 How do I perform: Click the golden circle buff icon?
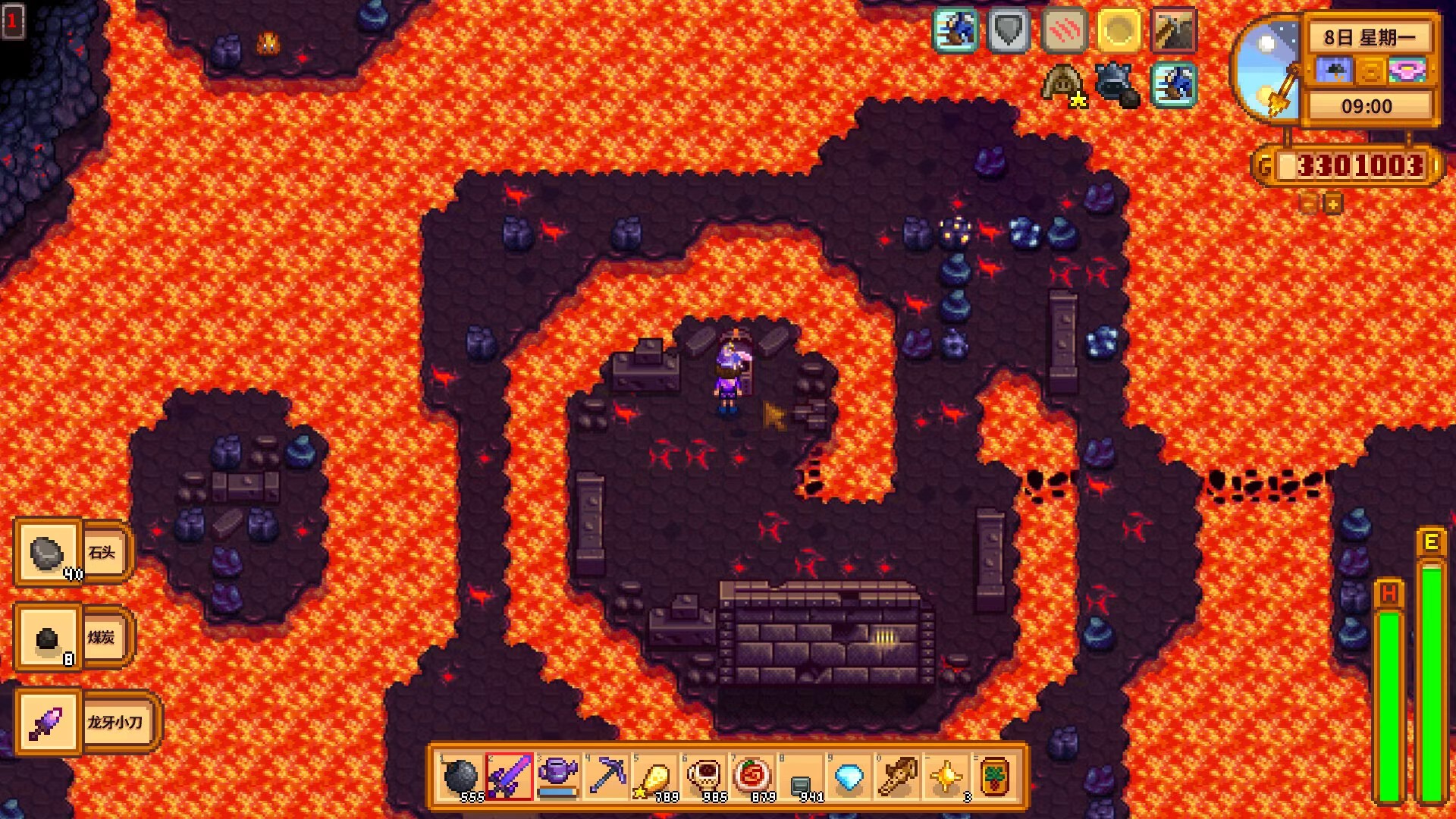[x=1119, y=31]
